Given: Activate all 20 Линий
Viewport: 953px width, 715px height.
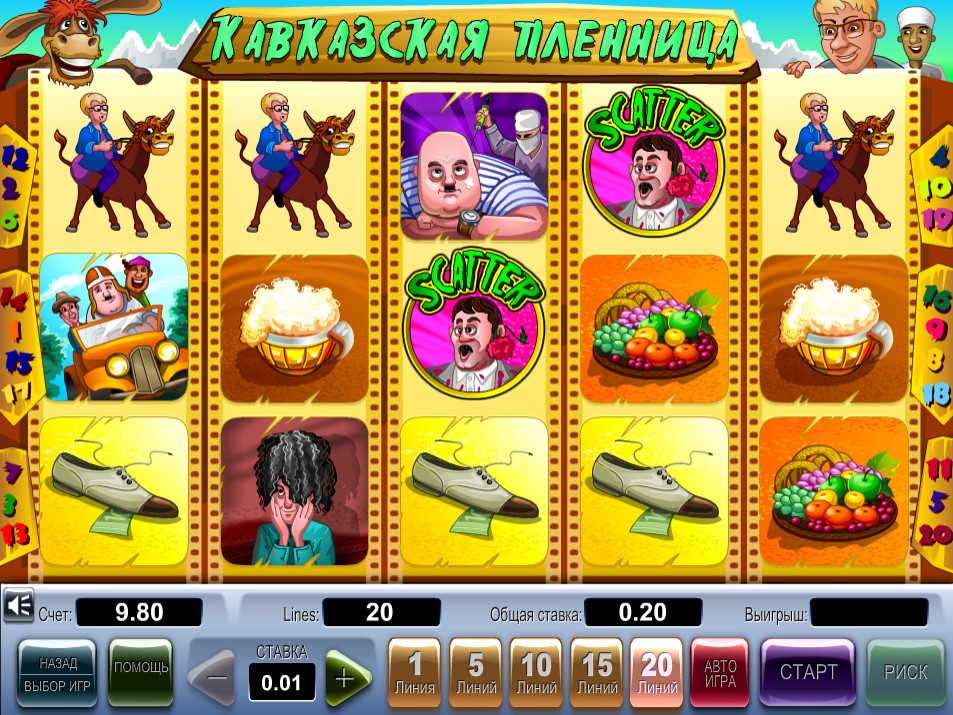Looking at the screenshot, I should (x=656, y=673).
